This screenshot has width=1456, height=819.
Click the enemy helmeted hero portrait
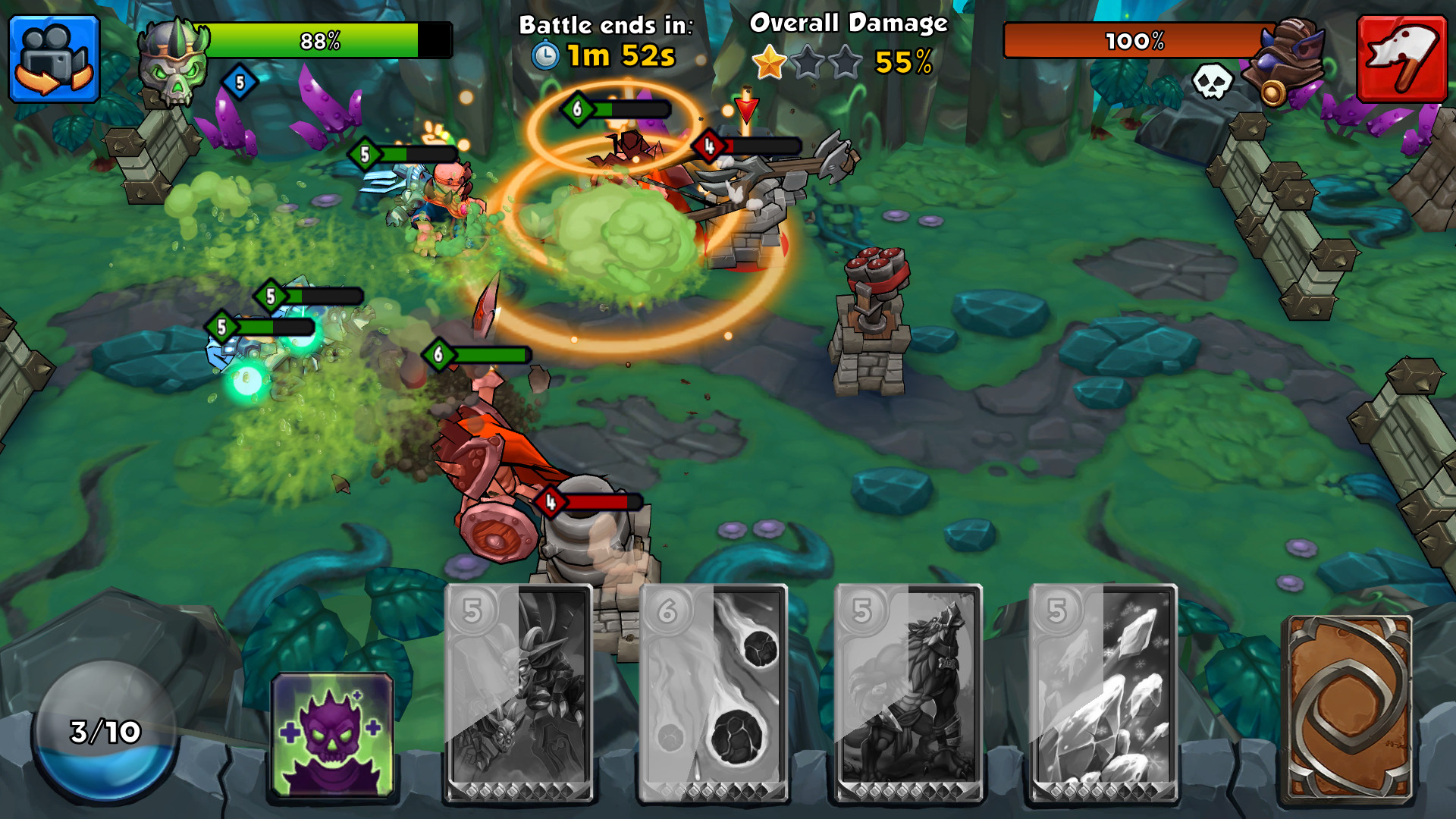1288,62
